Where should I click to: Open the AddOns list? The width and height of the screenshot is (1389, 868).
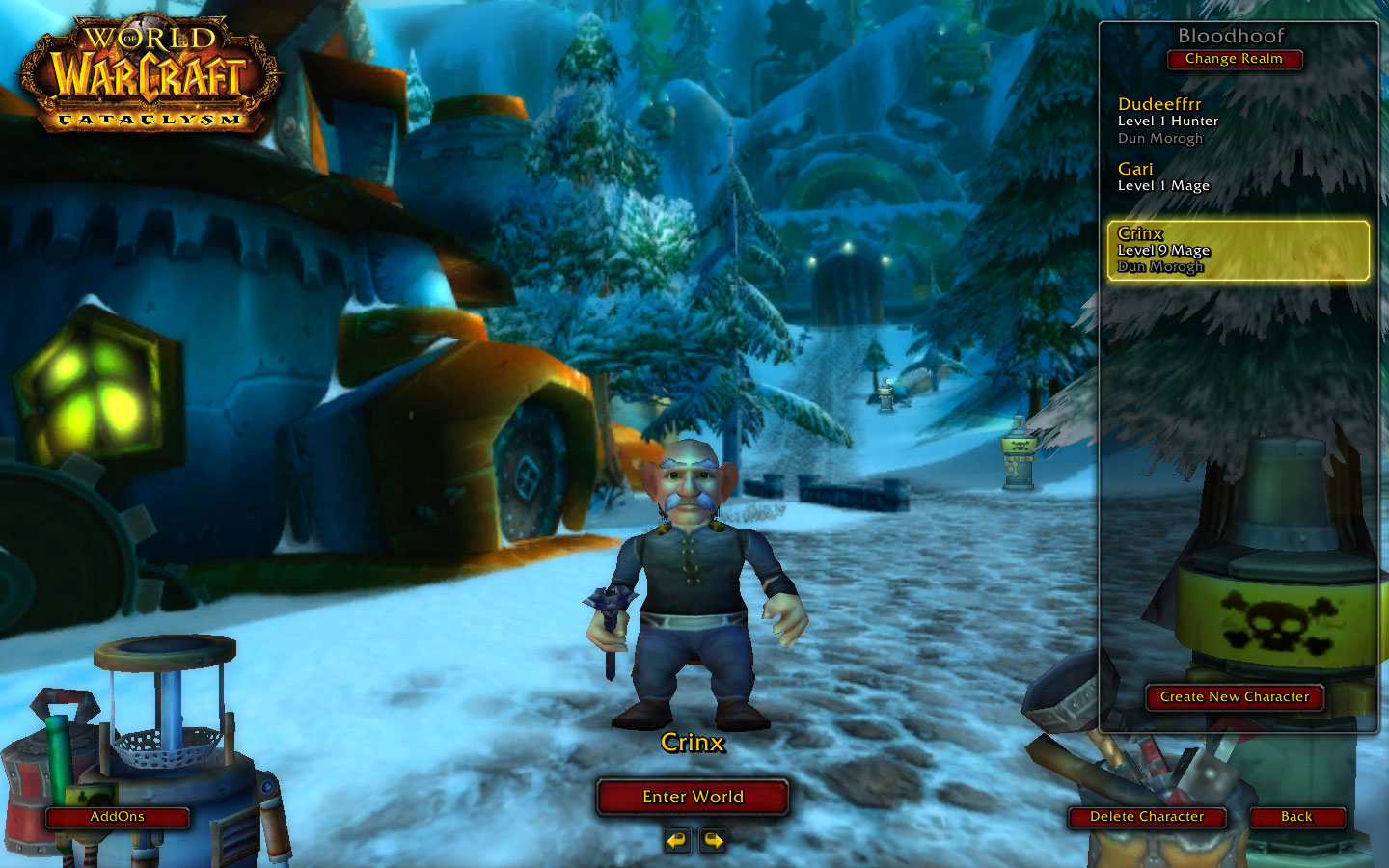pyautogui.click(x=117, y=817)
